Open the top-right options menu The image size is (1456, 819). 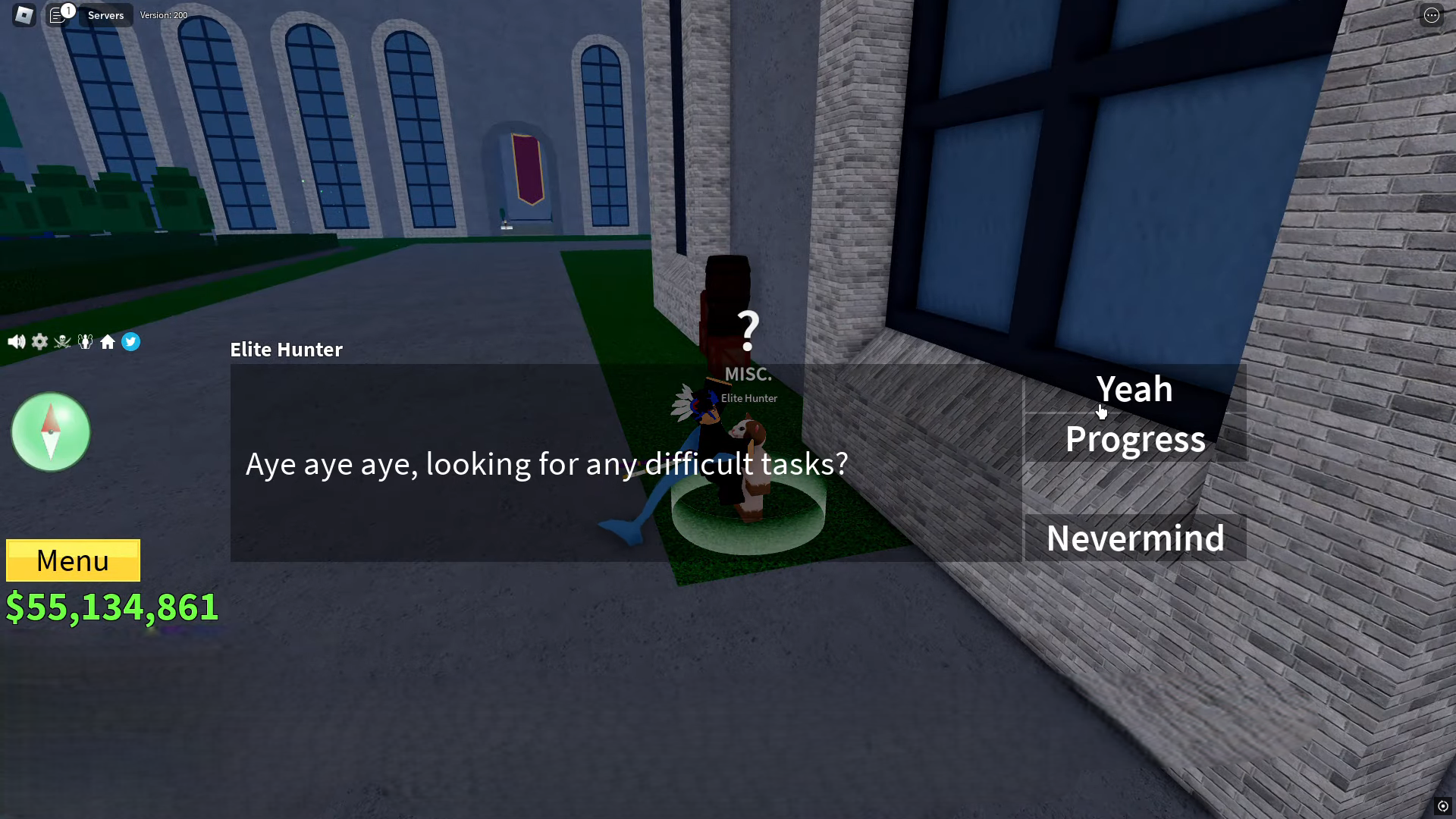click(x=1432, y=15)
